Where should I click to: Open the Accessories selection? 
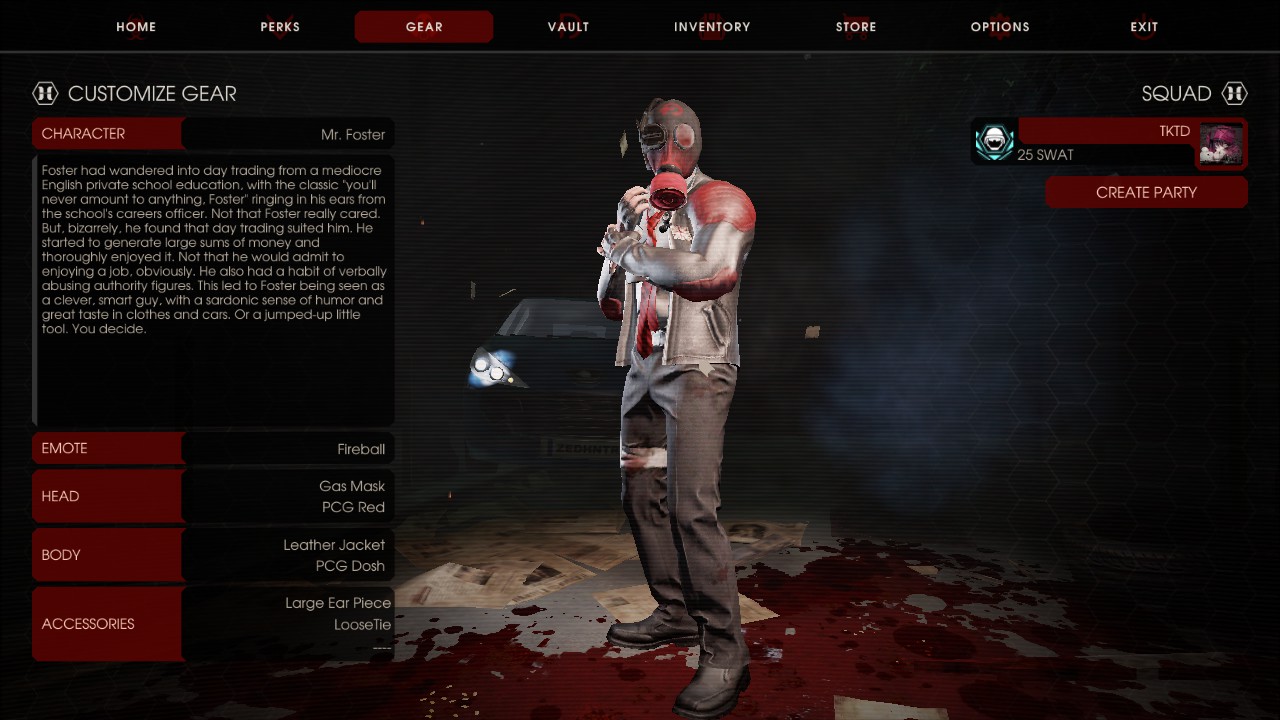click(213, 624)
